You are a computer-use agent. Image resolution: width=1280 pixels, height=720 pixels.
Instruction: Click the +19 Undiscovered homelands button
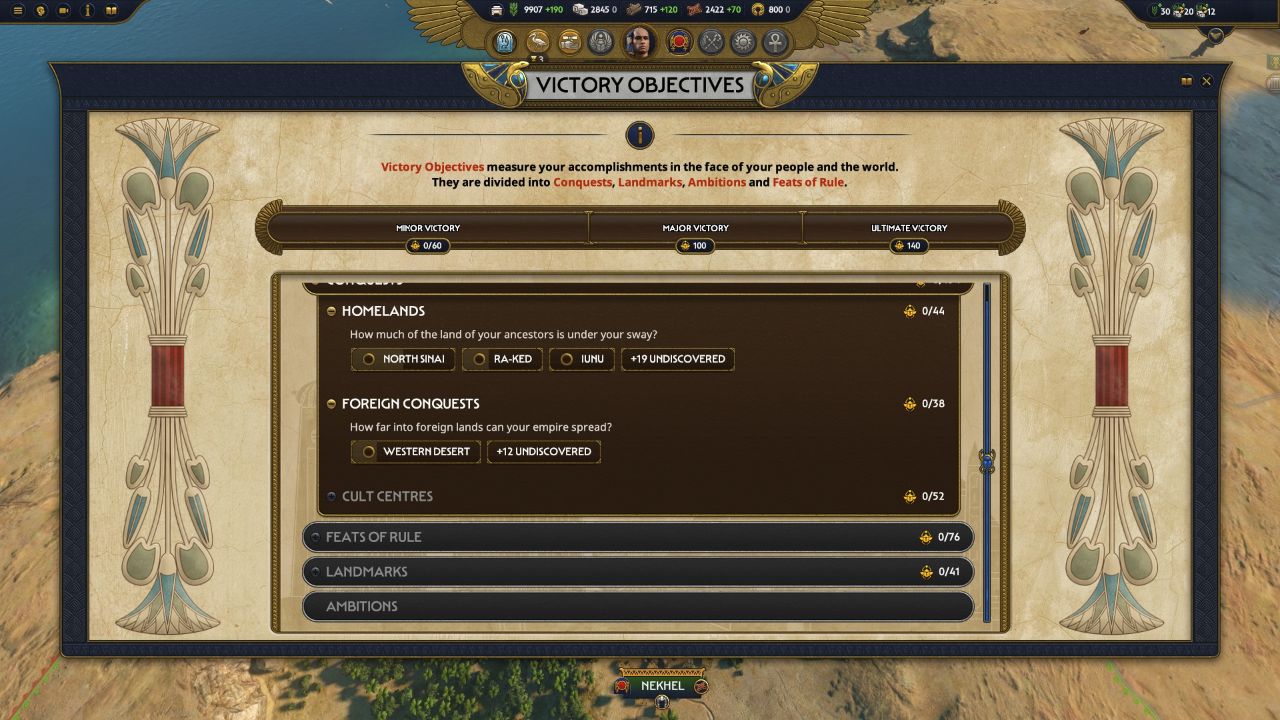pyautogui.click(x=678, y=359)
